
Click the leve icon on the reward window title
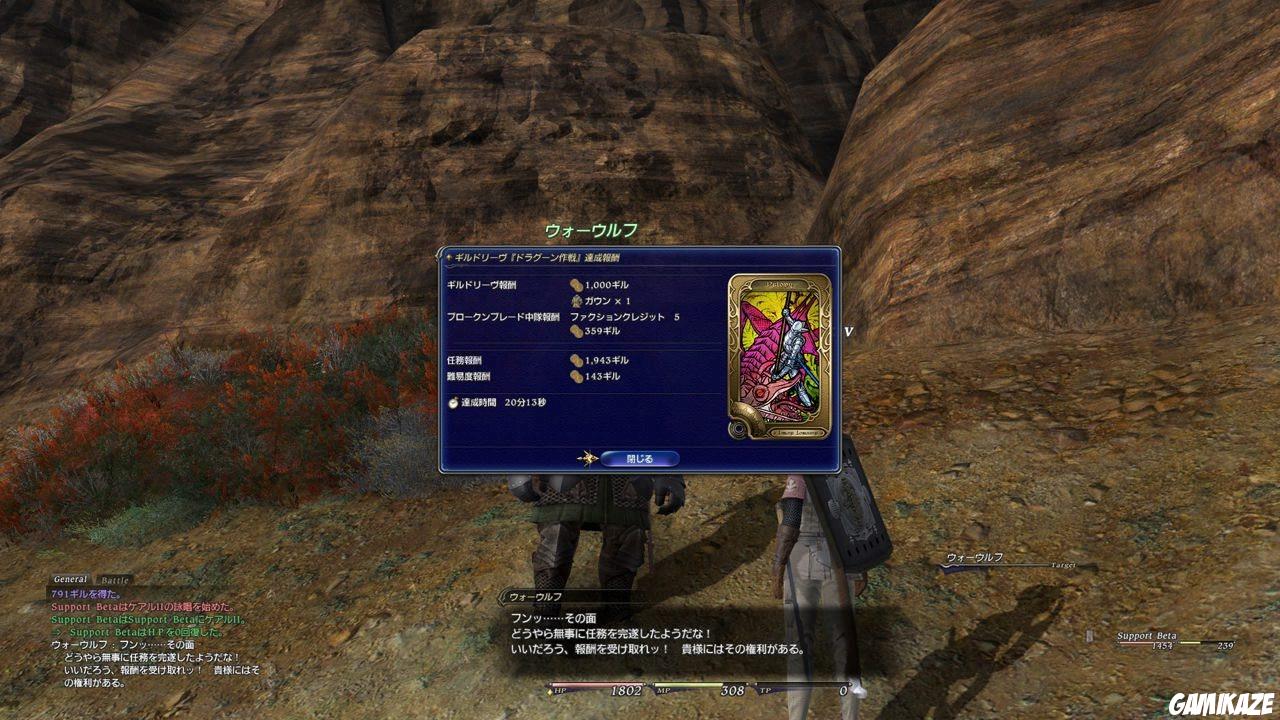447,256
